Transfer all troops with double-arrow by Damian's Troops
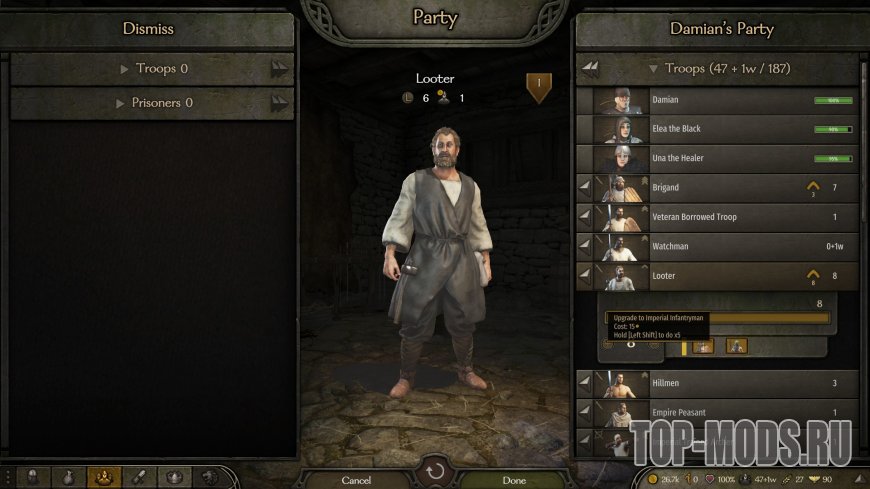This screenshot has height=489, width=870. coord(592,69)
